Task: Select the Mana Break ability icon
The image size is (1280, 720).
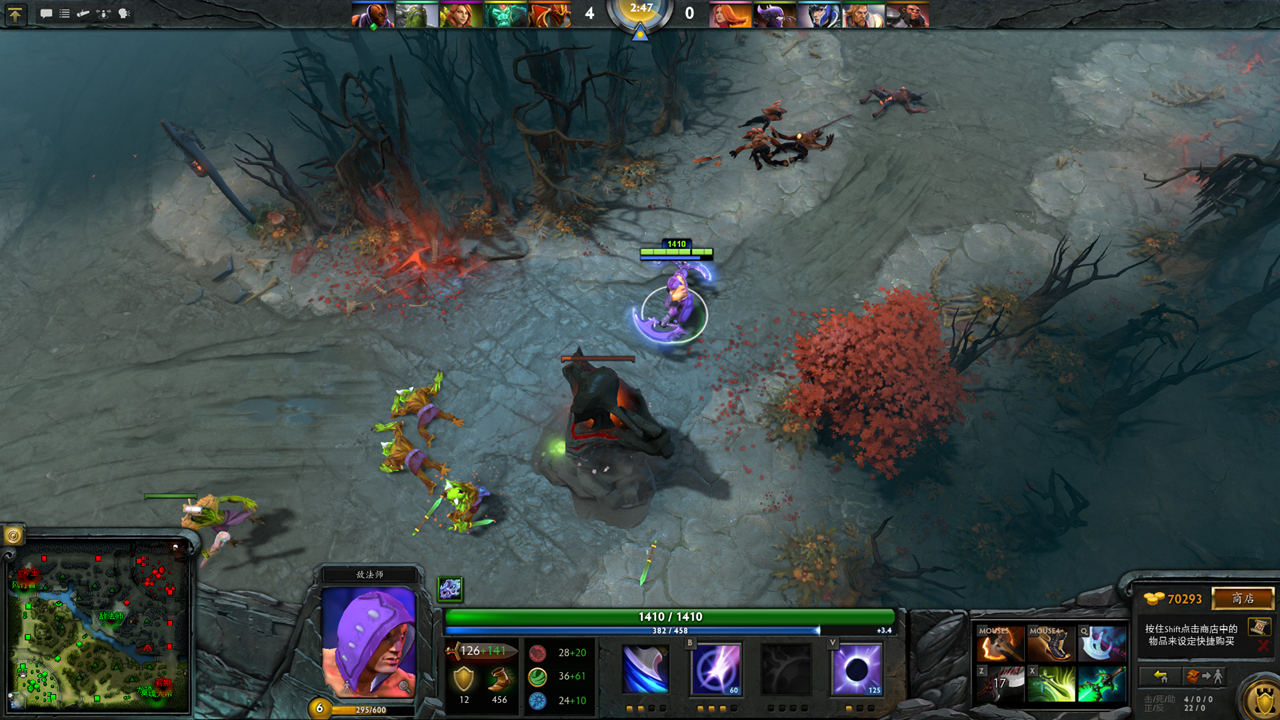Action: pos(645,669)
